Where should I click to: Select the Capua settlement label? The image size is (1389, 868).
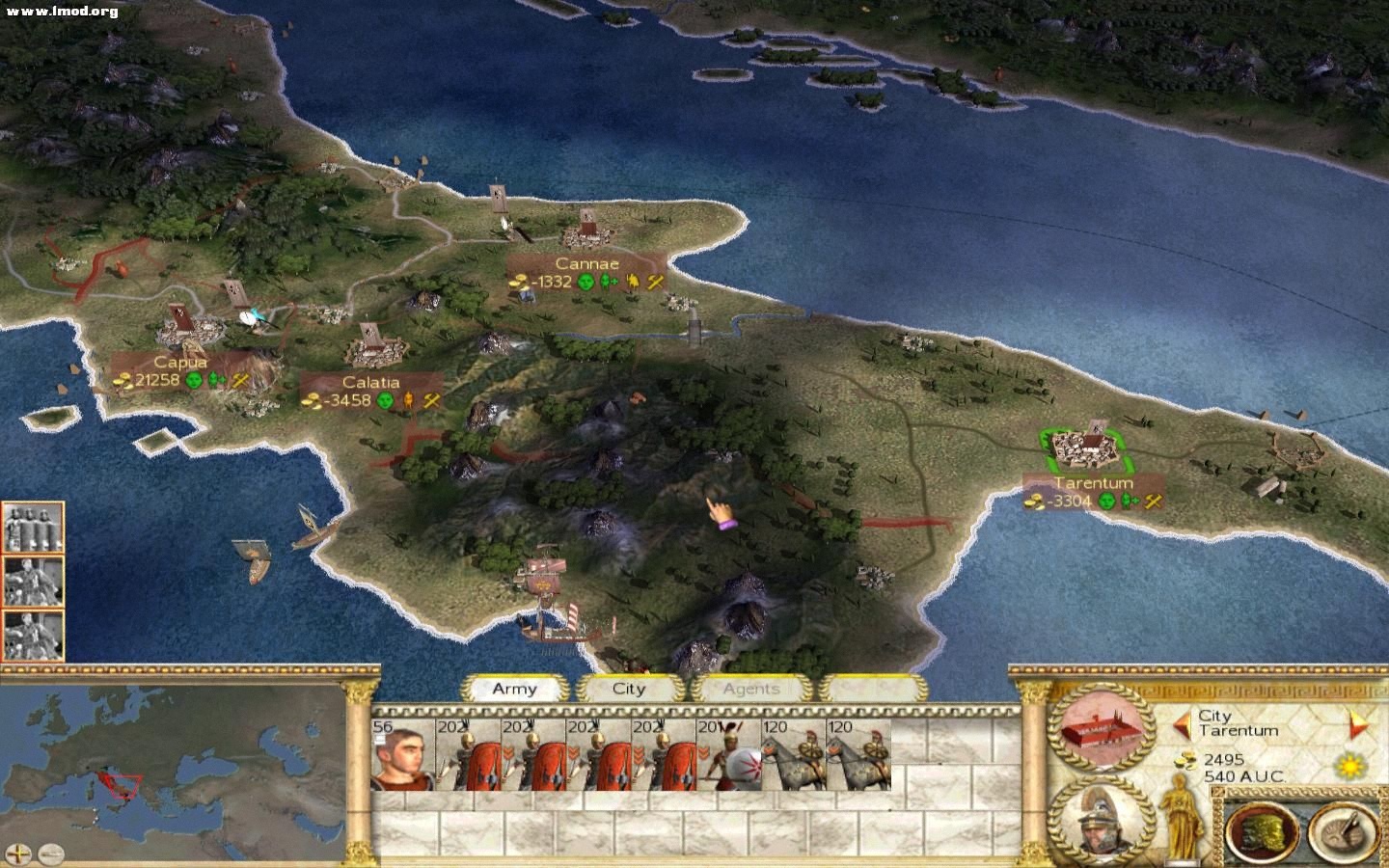[x=180, y=363]
